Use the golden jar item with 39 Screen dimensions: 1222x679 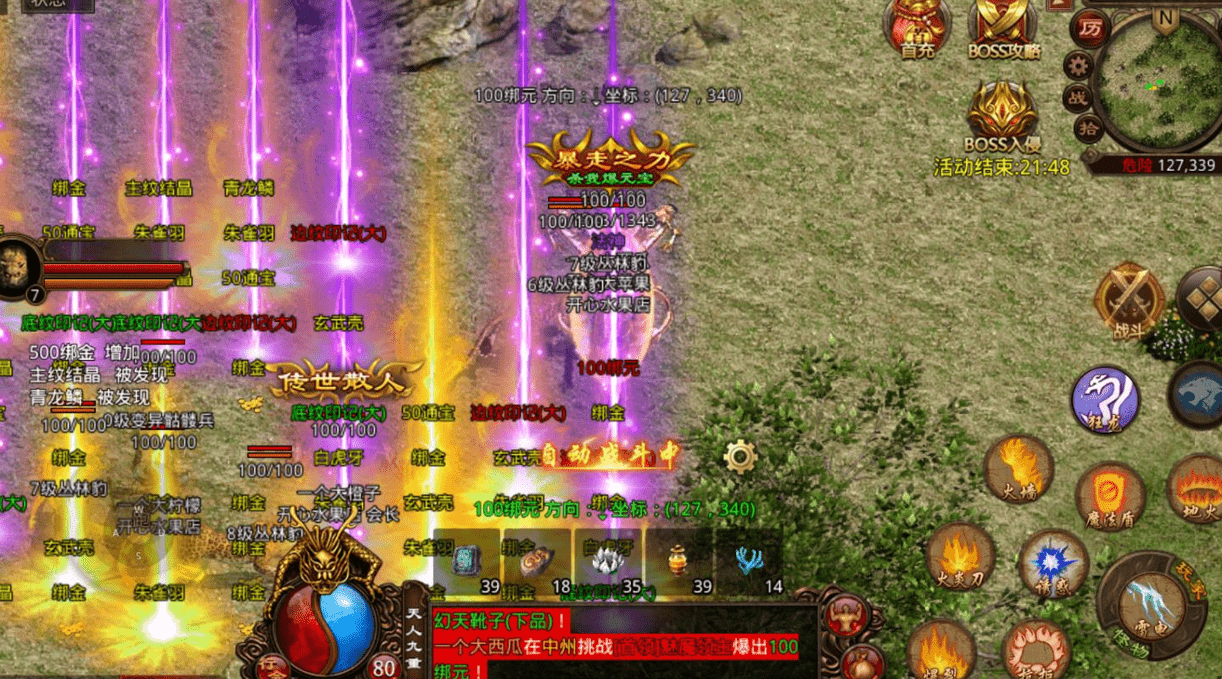coord(679,559)
